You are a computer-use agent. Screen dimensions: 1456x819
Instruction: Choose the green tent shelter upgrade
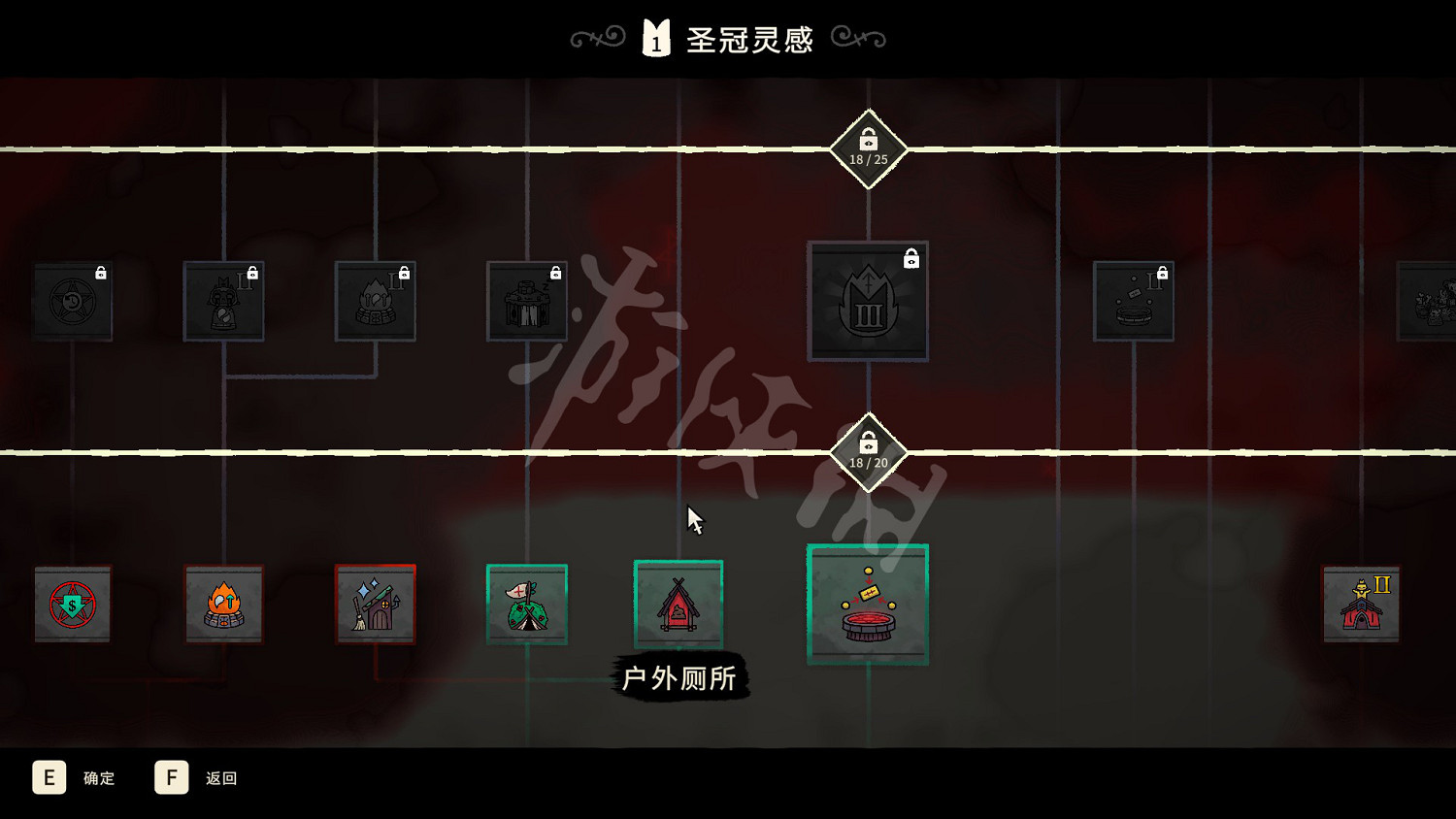point(527,602)
